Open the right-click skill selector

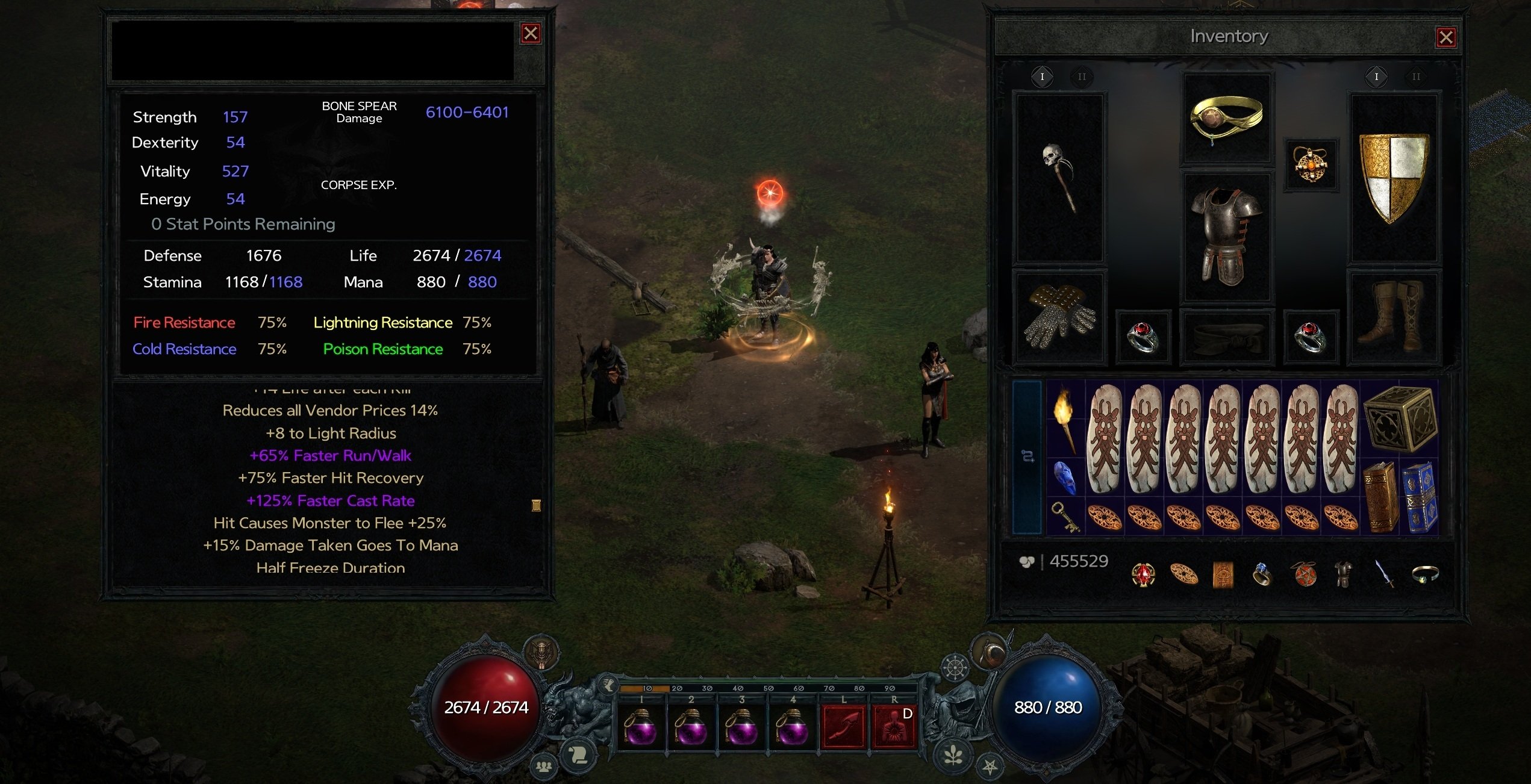coord(894,727)
